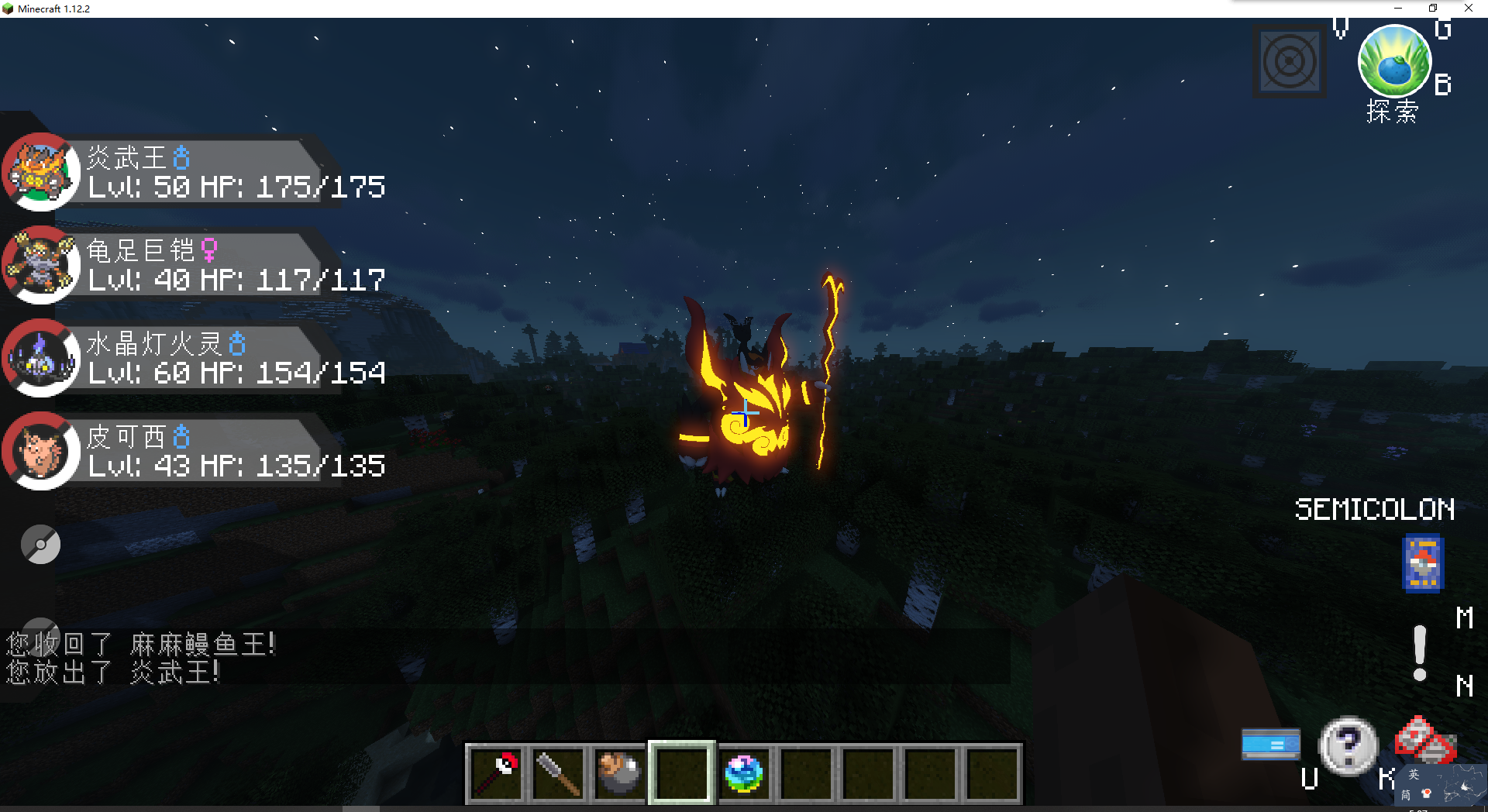The height and width of the screenshot is (812, 1488).
Task: Pick 皮可西 from the party list
Action: click(x=194, y=451)
